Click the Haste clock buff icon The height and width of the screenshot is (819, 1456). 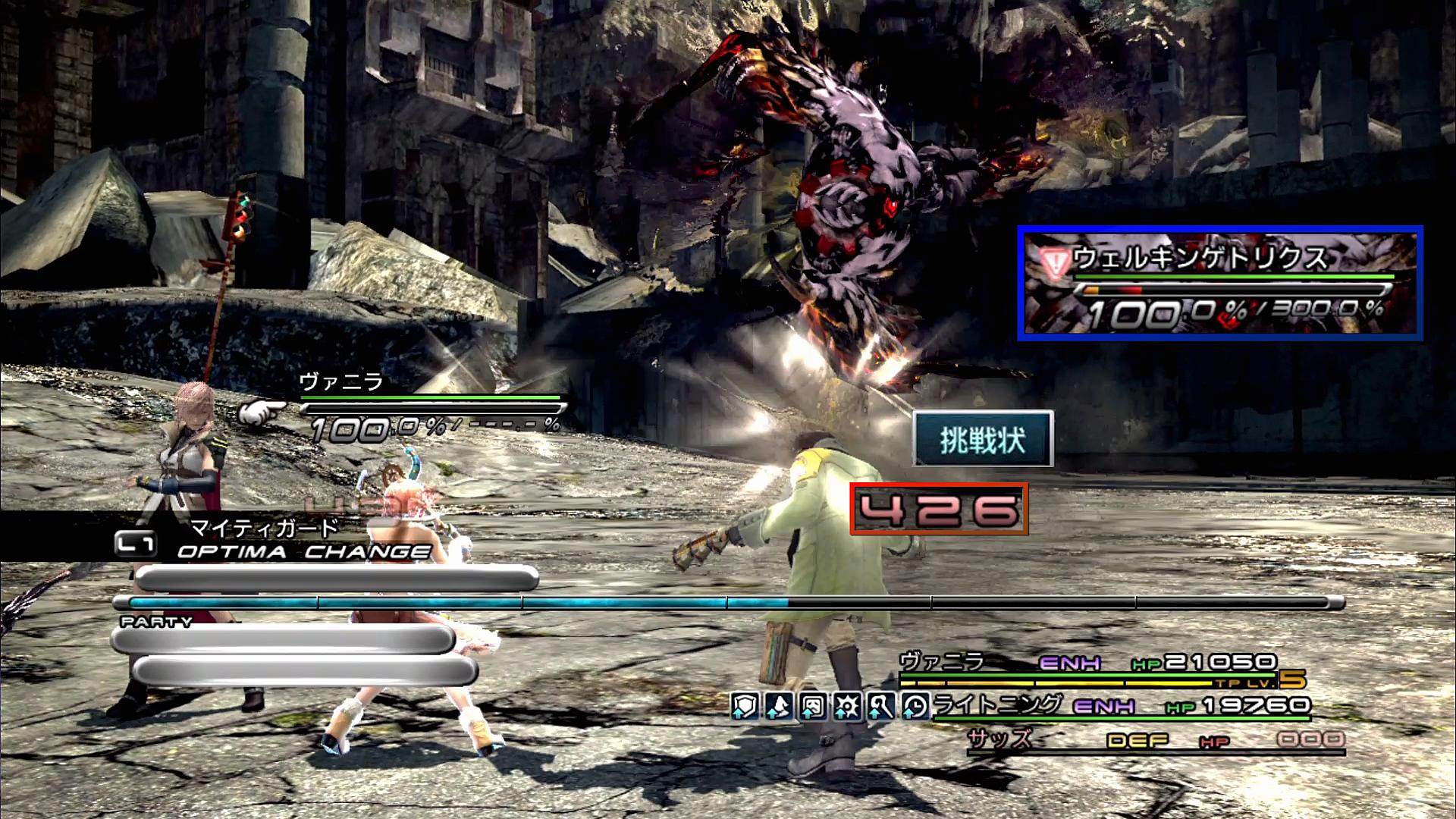click(915, 706)
